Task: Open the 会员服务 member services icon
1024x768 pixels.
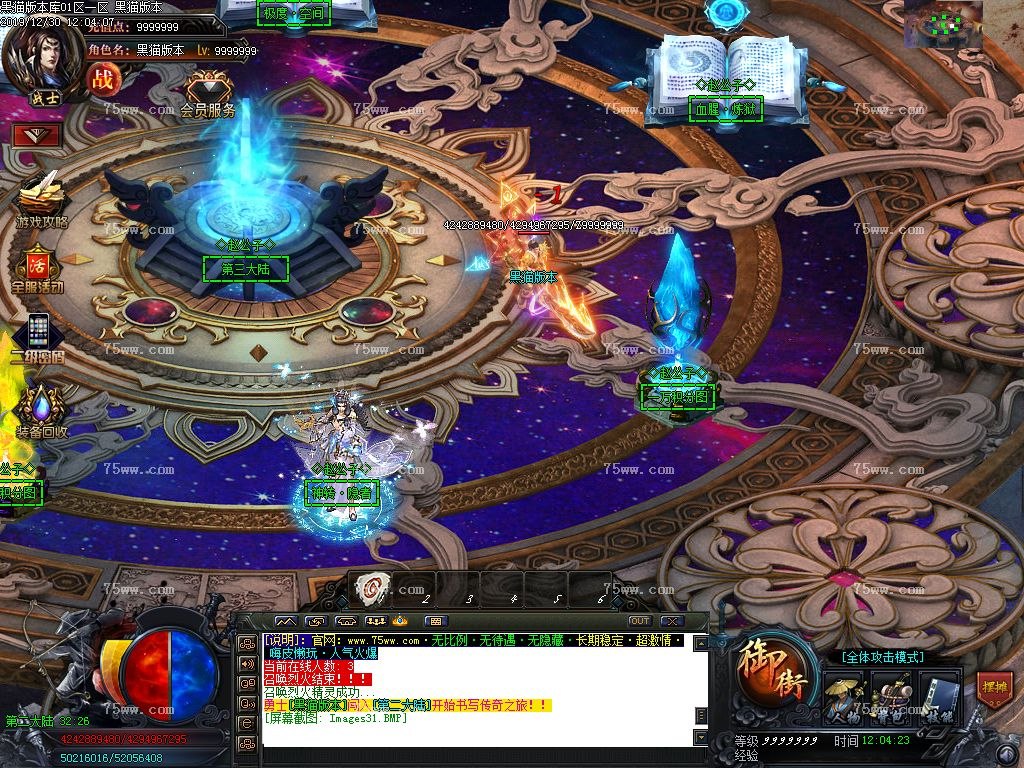Action: tap(208, 95)
